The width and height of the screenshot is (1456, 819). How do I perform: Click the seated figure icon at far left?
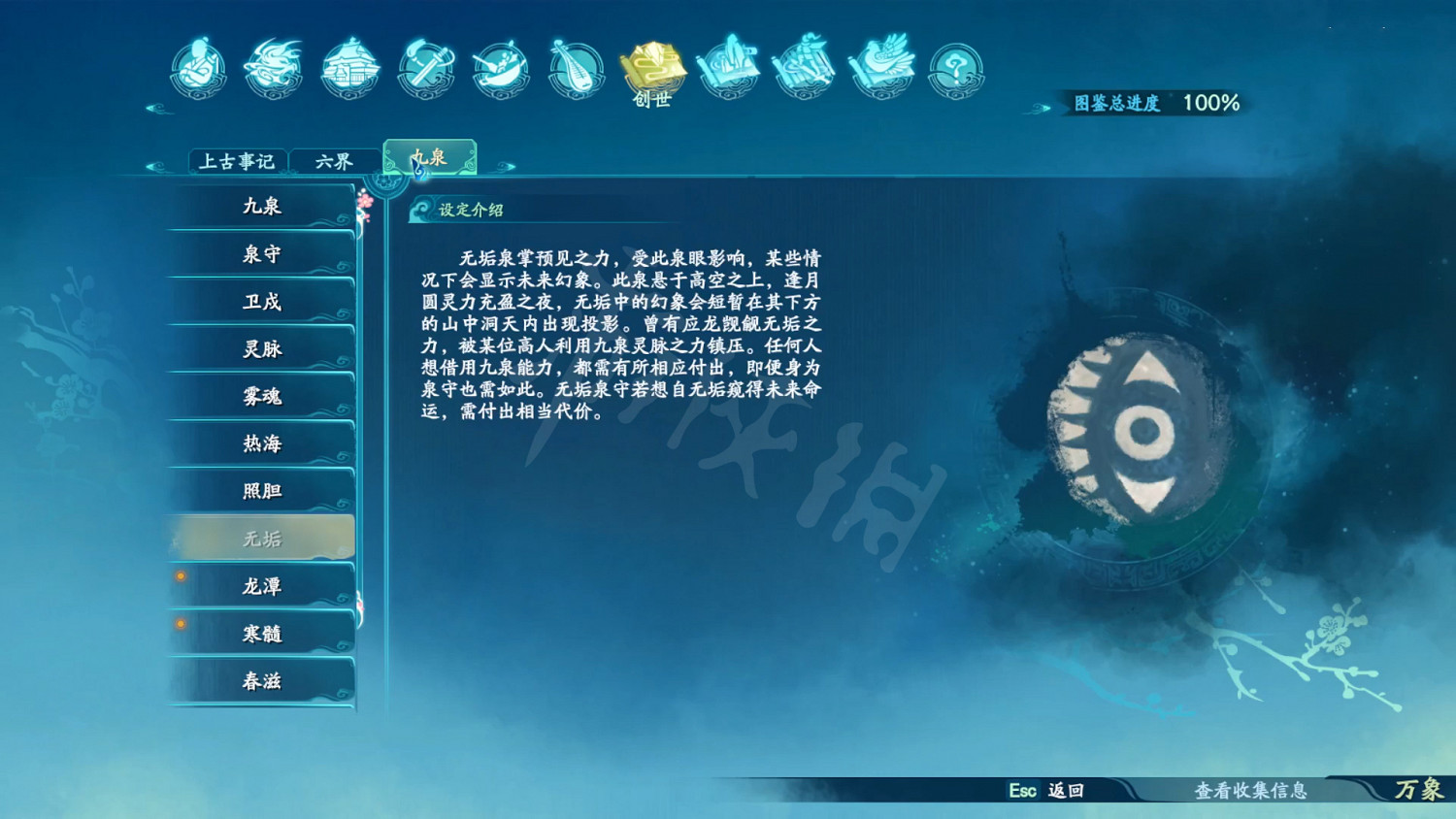pyautogui.click(x=198, y=68)
